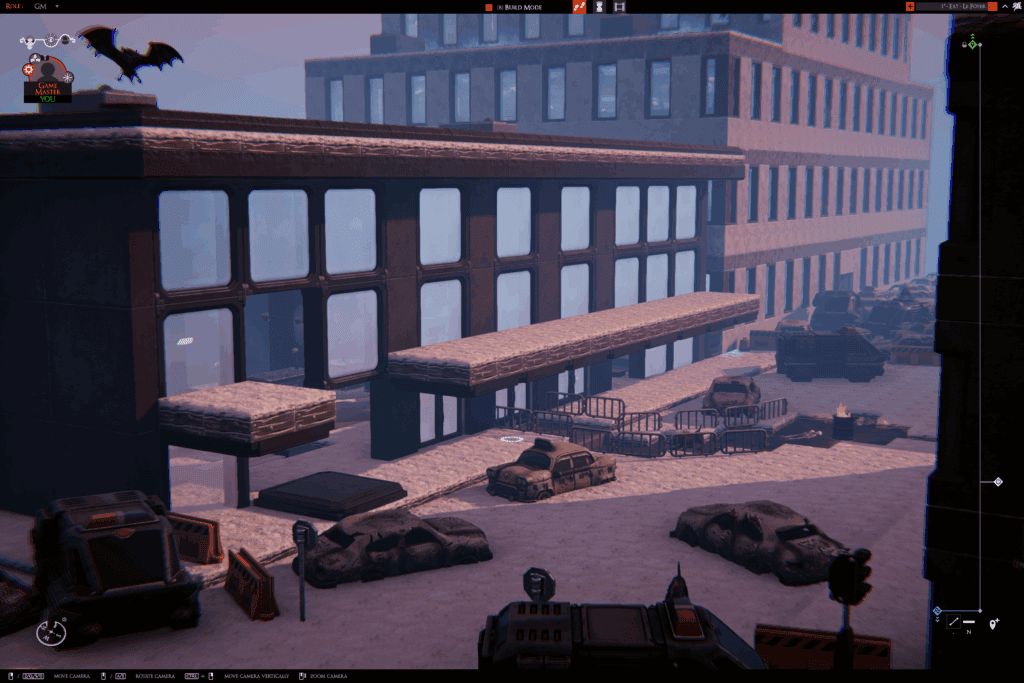
Task: Switch to the hourglass turn mode
Action: click(x=599, y=7)
